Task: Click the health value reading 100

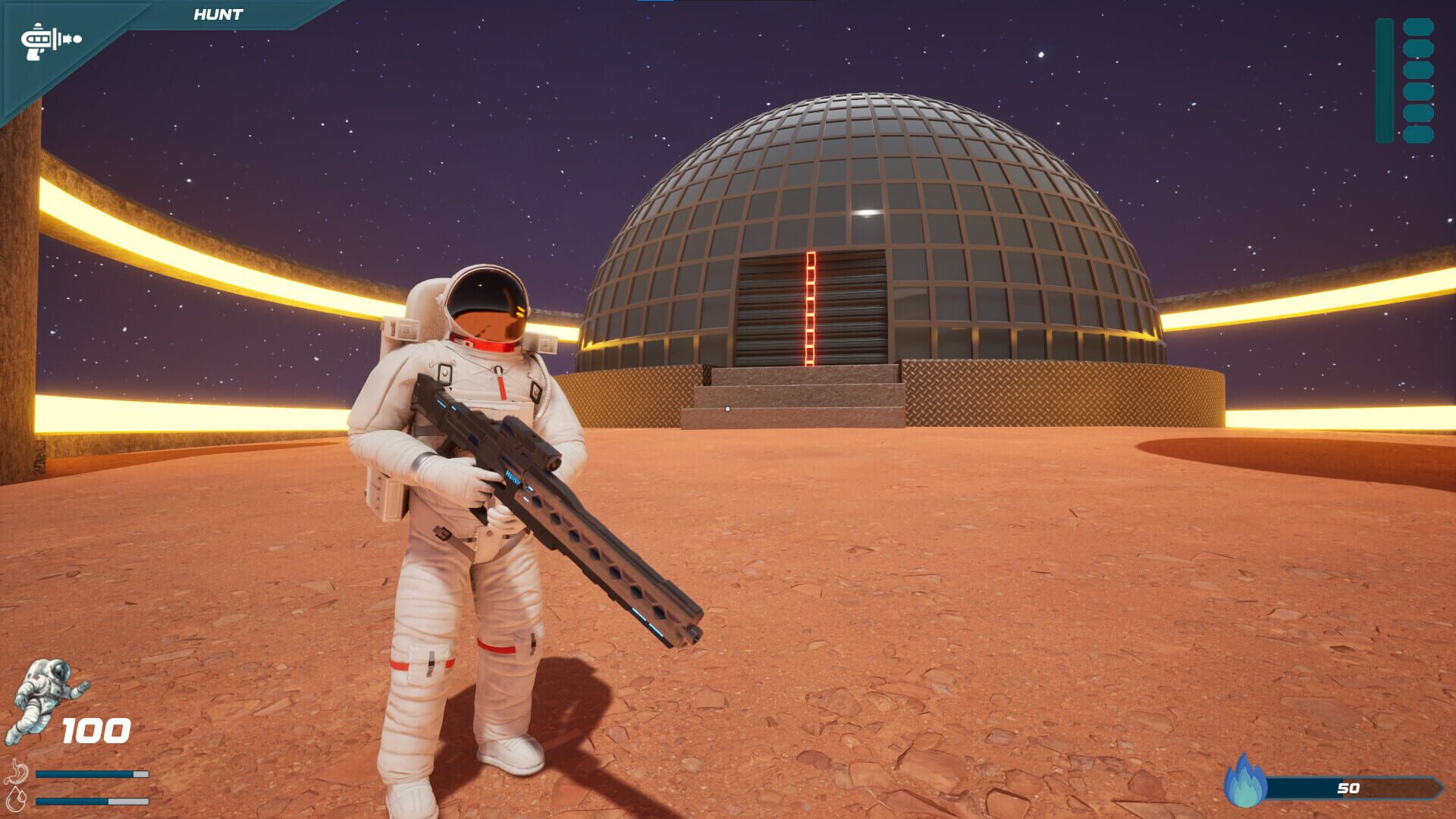Action: [96, 732]
